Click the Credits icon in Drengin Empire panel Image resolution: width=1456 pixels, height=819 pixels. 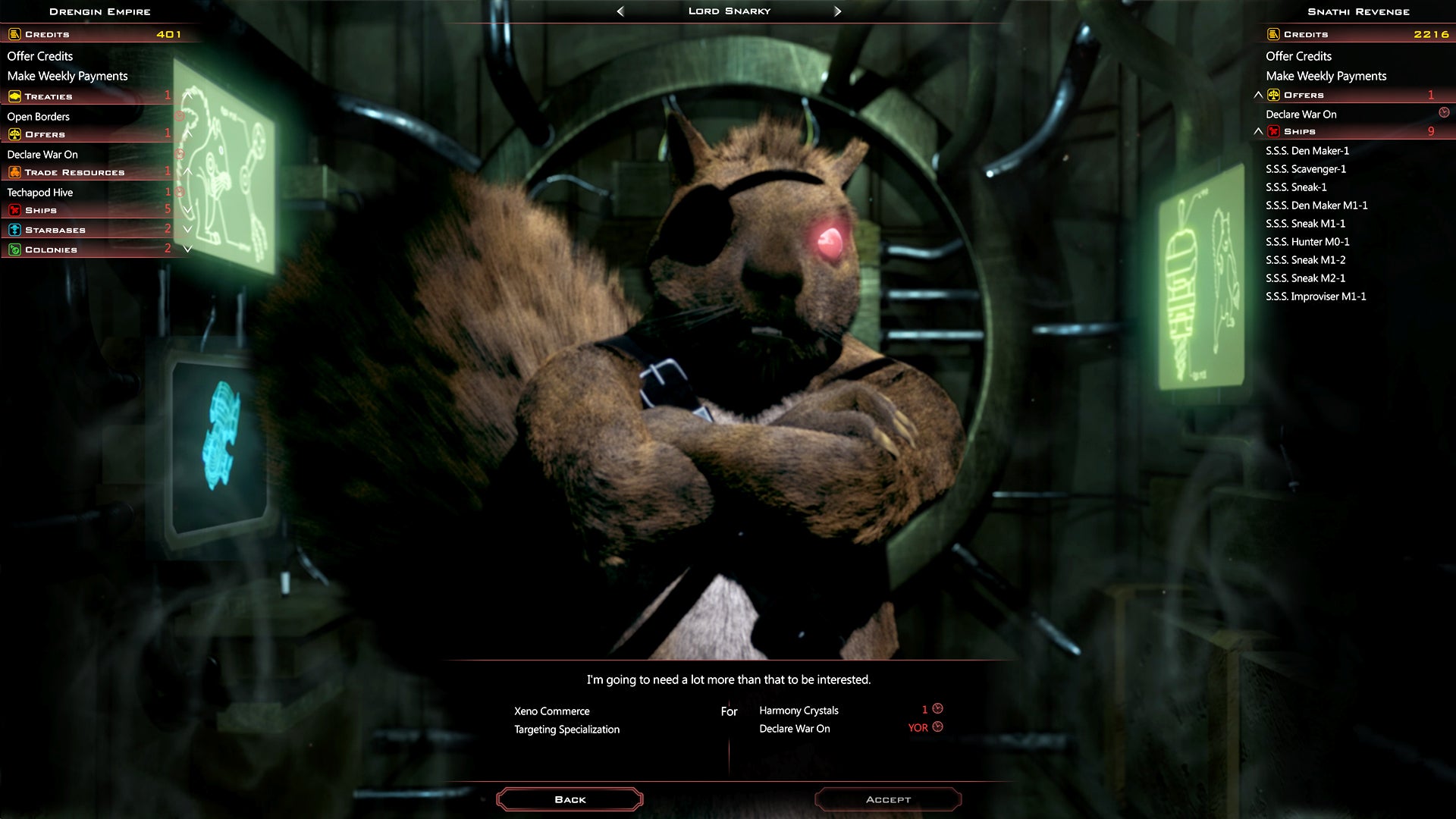[x=14, y=34]
